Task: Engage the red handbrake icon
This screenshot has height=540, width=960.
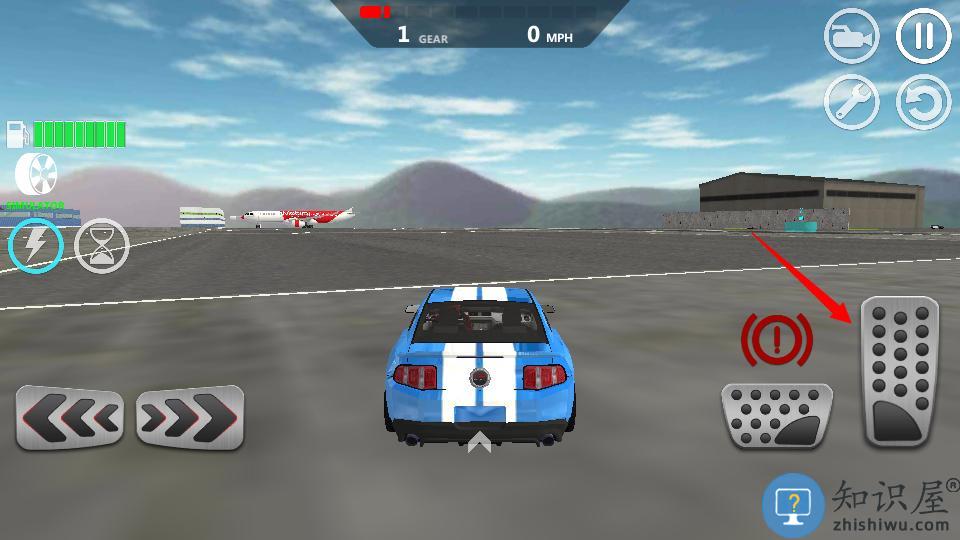Action: point(776,341)
